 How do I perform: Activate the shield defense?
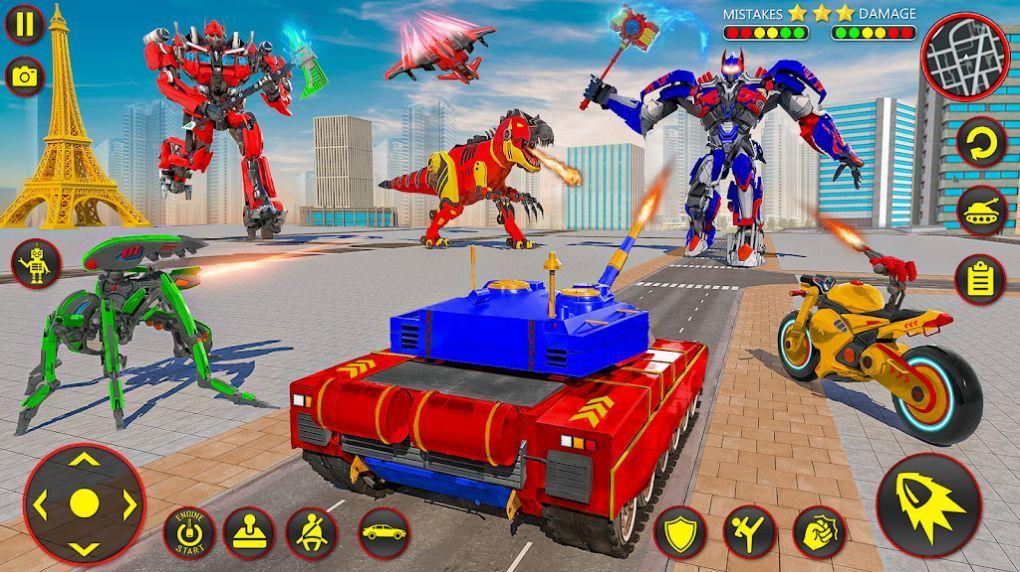[680, 532]
